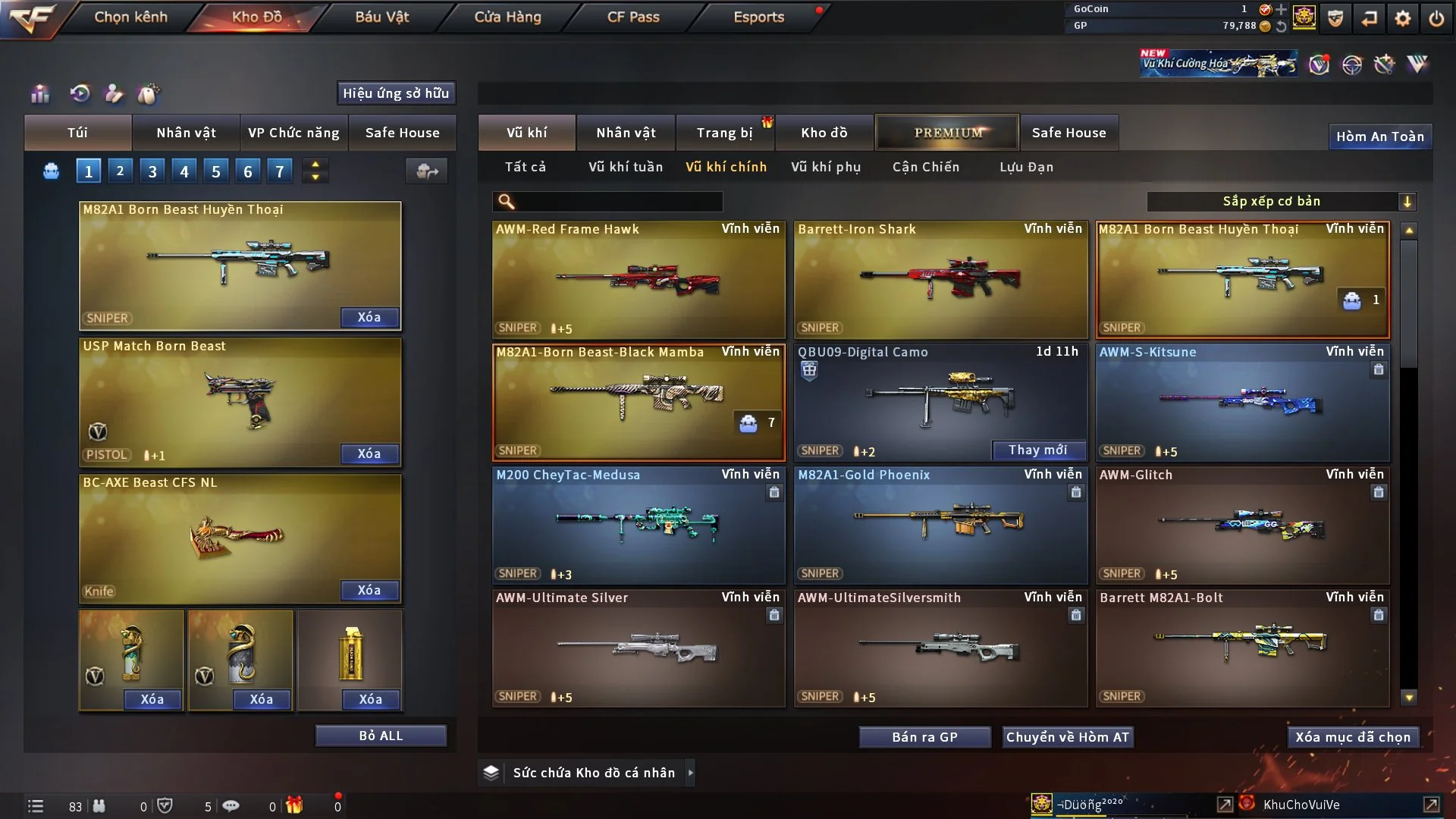
Task: Select the AWM-Red Frame Hawk sniper
Action: pos(638,279)
